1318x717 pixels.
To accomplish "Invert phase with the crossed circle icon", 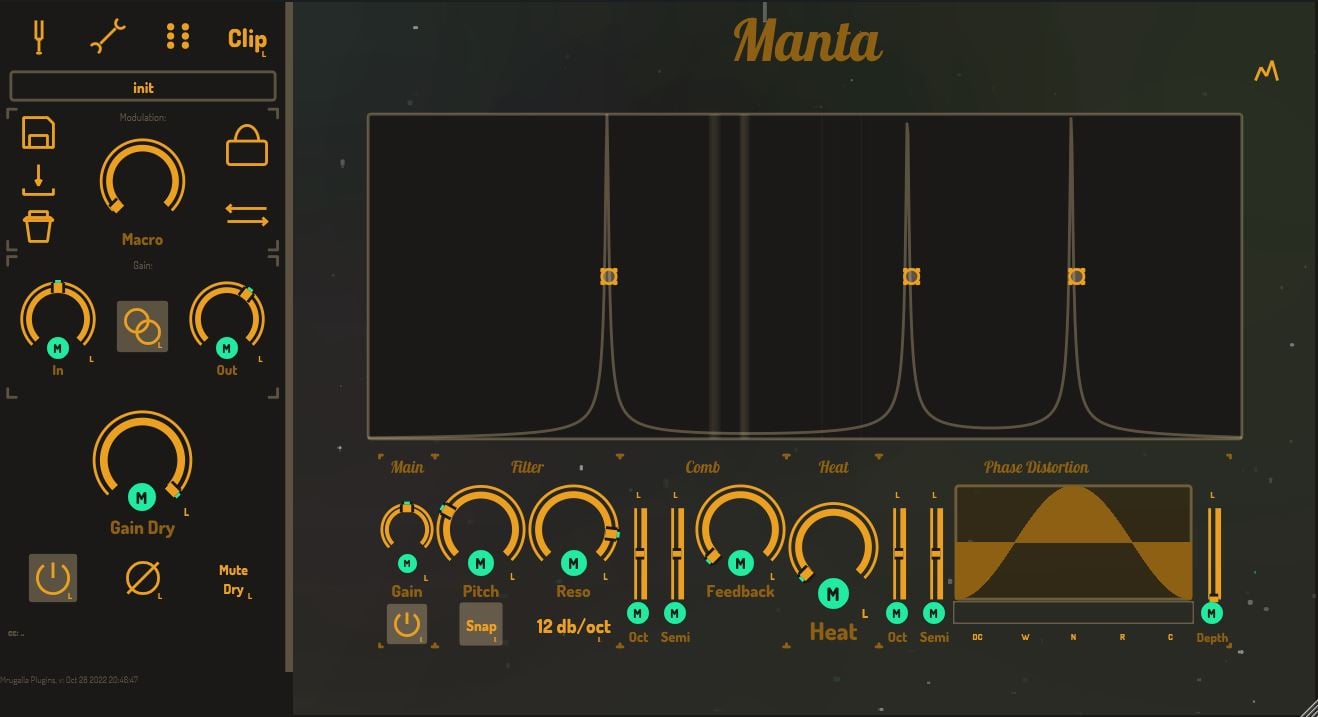I will [x=143, y=578].
